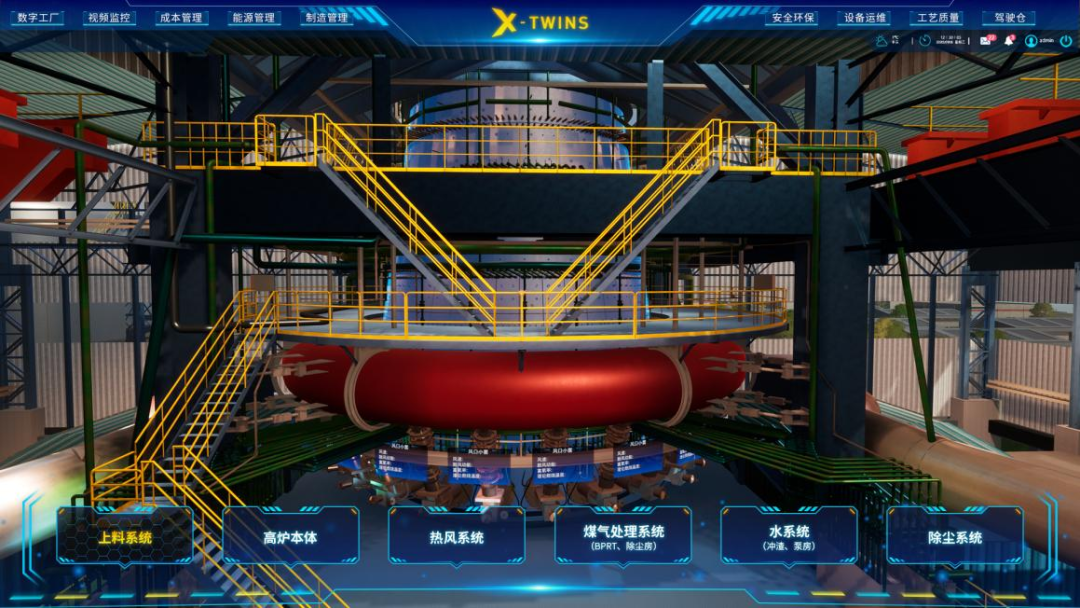Choose the 高炉本体 system button
The height and width of the screenshot is (608, 1080).
[x=291, y=537]
